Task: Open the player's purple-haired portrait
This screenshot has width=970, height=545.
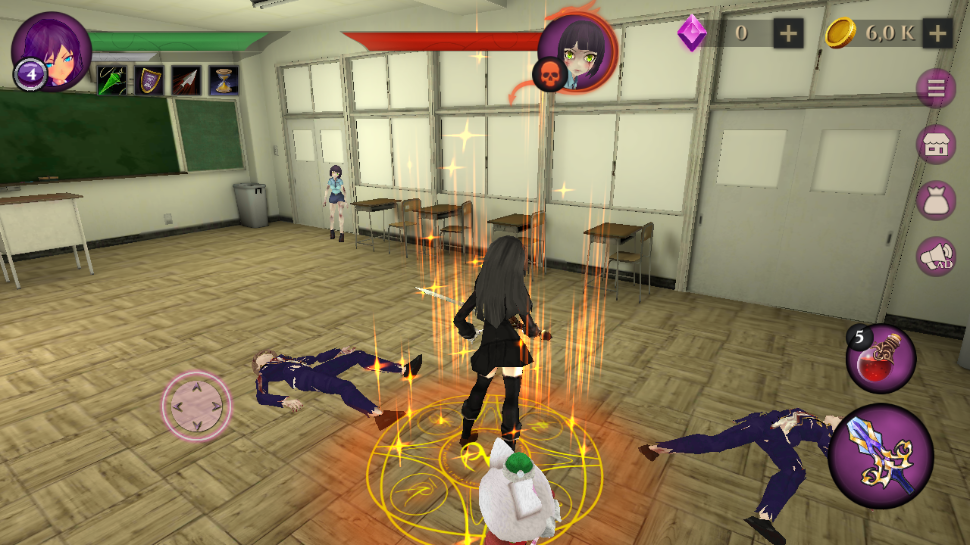Action: coord(50,48)
